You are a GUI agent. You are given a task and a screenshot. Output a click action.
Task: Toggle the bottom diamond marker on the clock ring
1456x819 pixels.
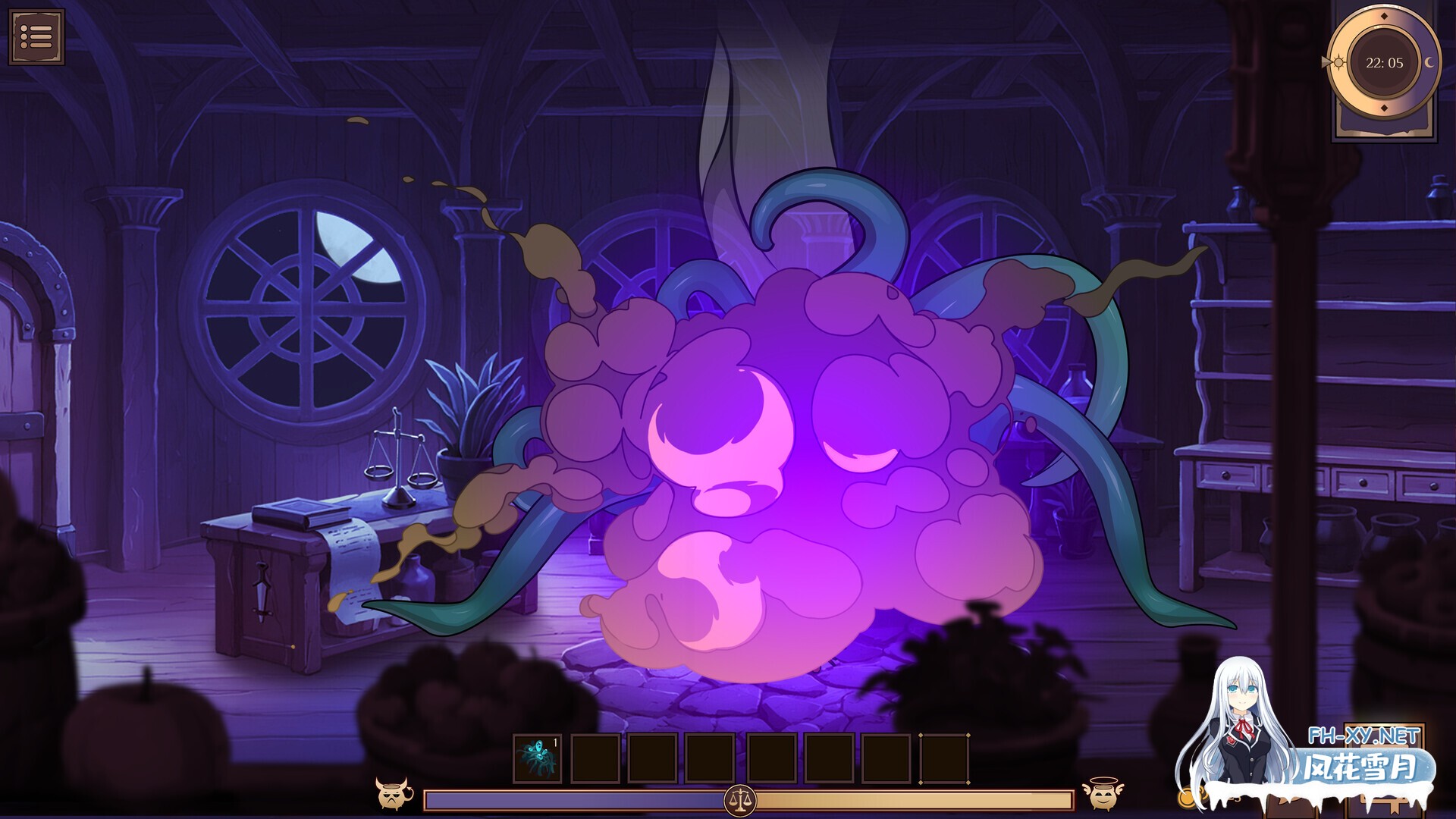[x=1384, y=107]
